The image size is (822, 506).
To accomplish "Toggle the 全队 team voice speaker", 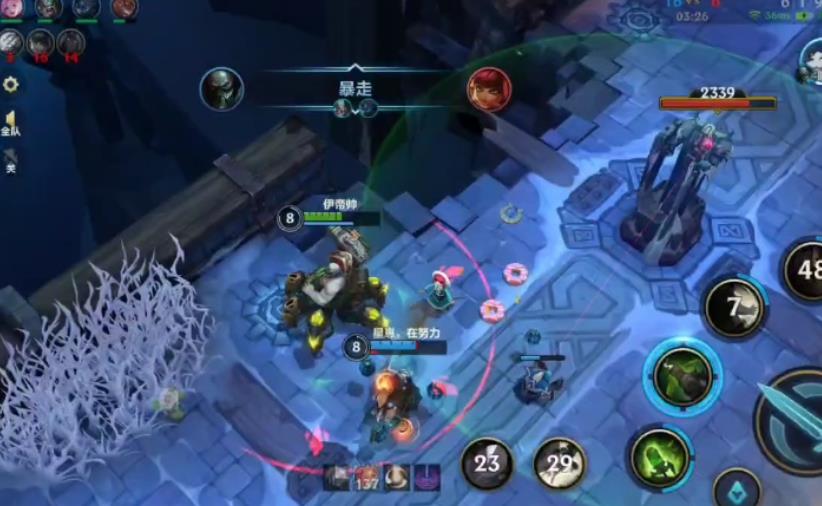I will click(10, 122).
